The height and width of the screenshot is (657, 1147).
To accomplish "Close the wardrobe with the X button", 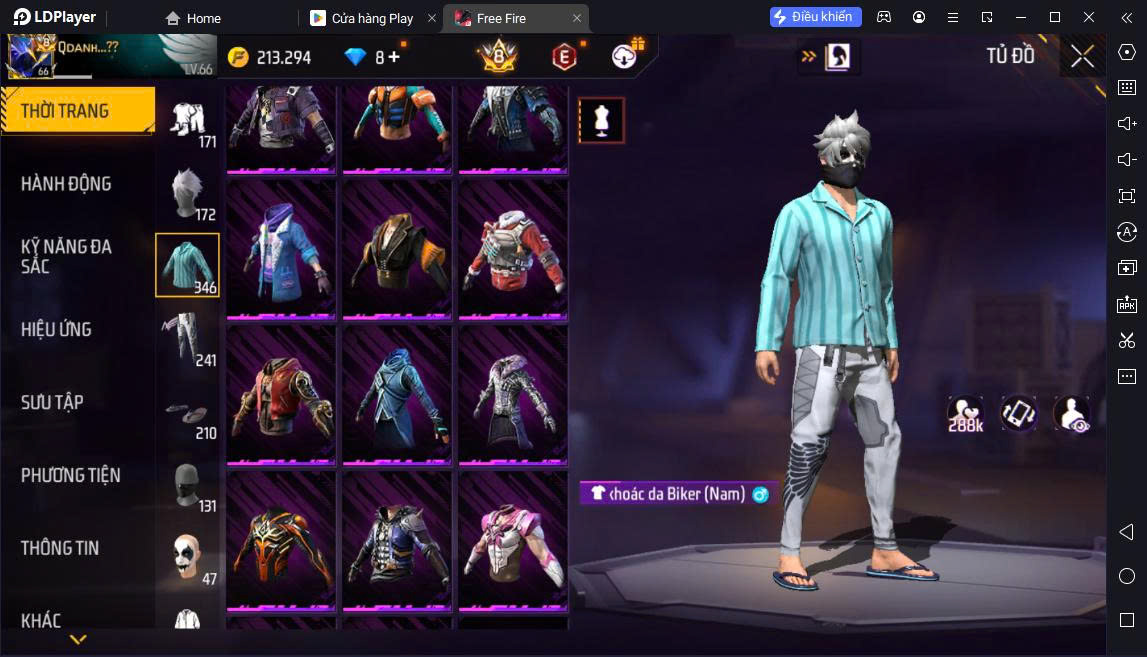I will [x=1082, y=57].
